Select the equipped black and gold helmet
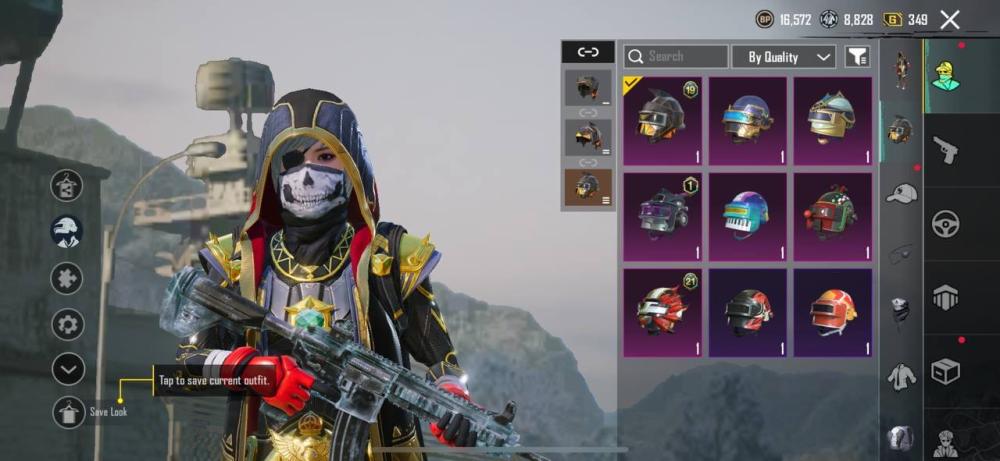Screen dimensions: 1000x461 (662, 121)
